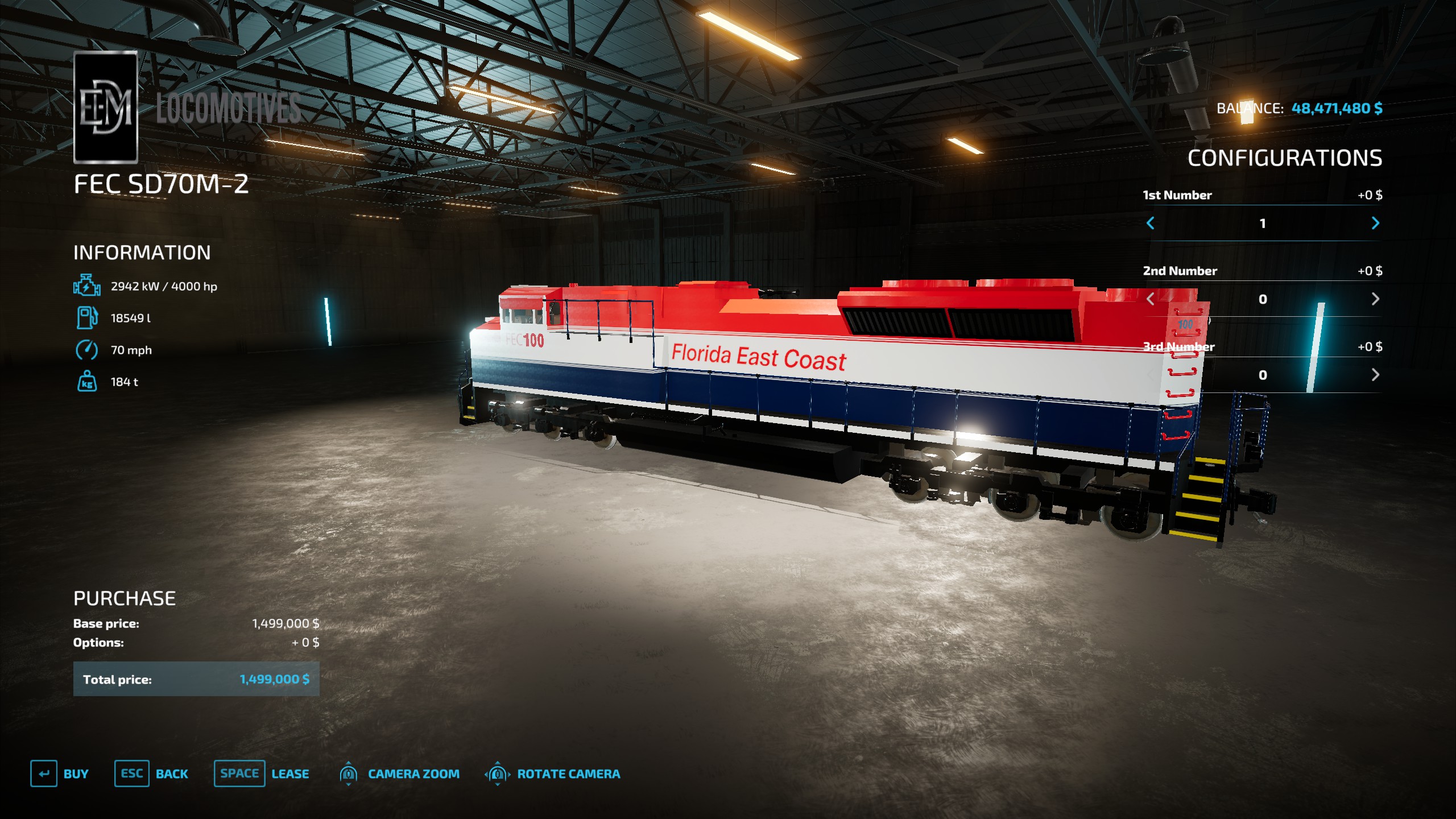1456x819 pixels.
Task: Select the Camera Zoom icon
Action: tap(349, 773)
